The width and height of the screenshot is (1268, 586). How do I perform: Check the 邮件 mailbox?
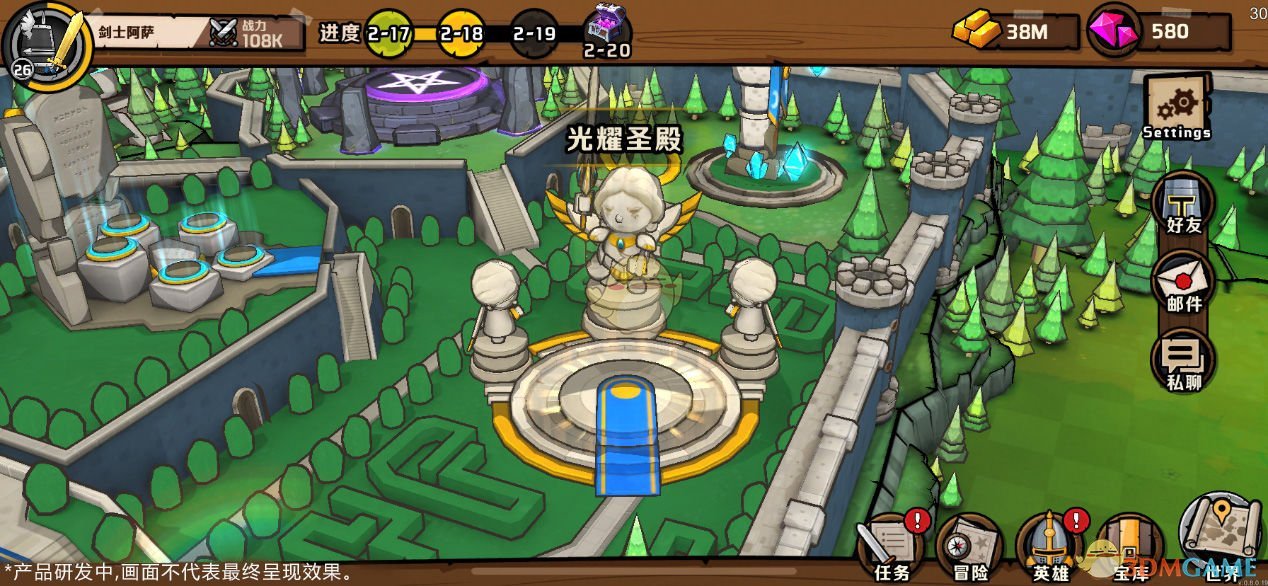[x=1183, y=282]
